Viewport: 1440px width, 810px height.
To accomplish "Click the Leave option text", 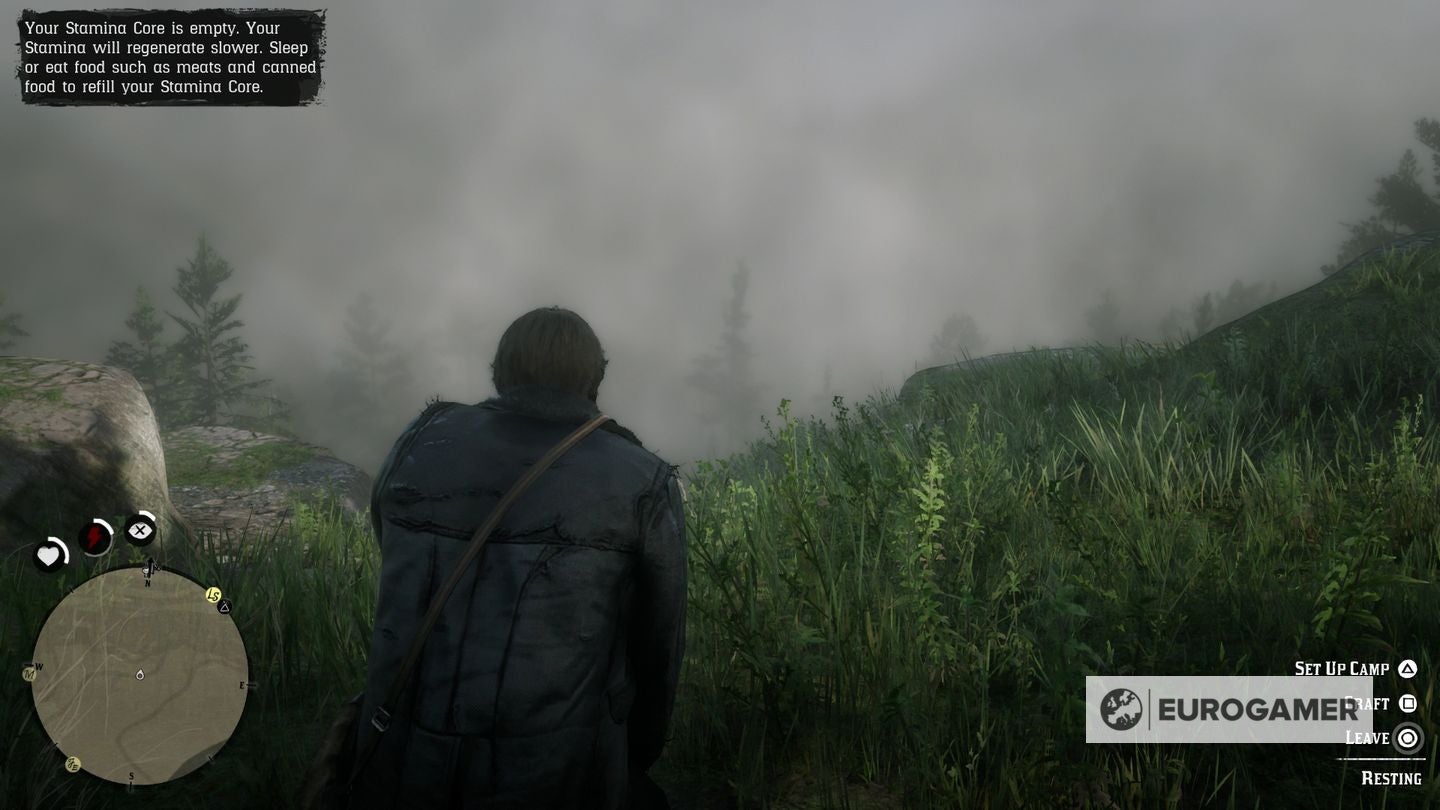I will coord(1368,738).
